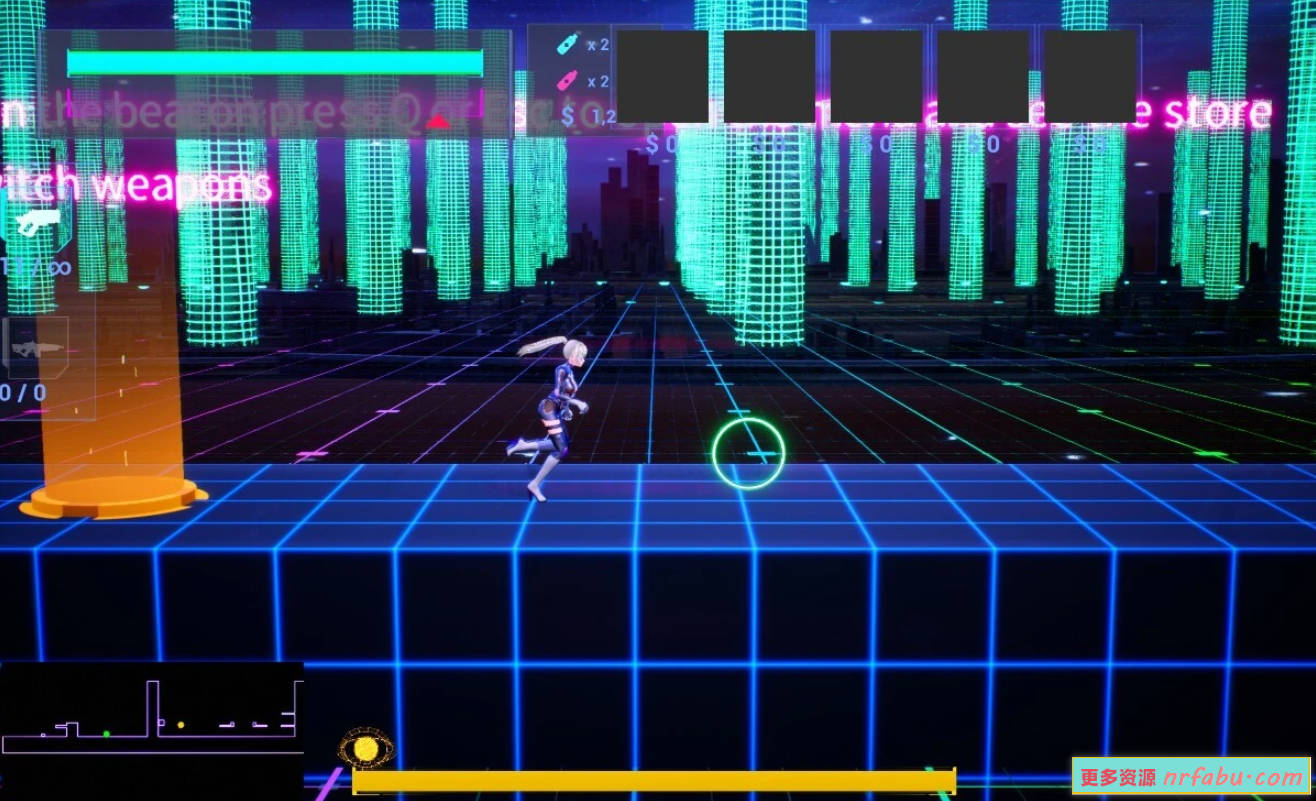
Task: Toggle the second store item slot
Action: click(770, 78)
